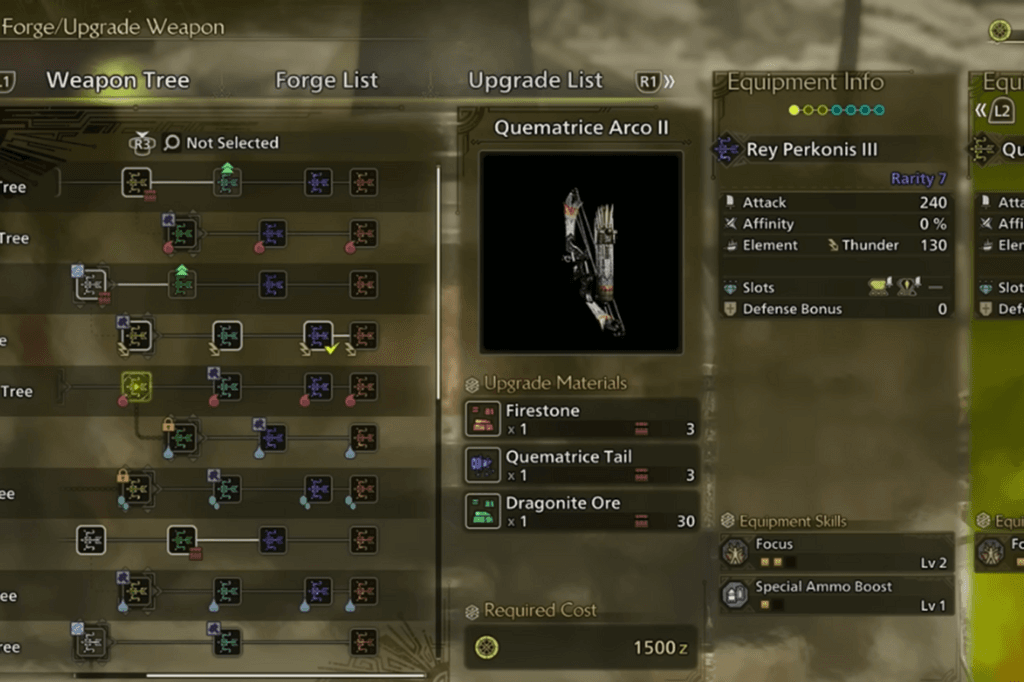1024x682 pixels.
Task: Click the Quematrice Arco II weapon preview
Action: [x=580, y=252]
